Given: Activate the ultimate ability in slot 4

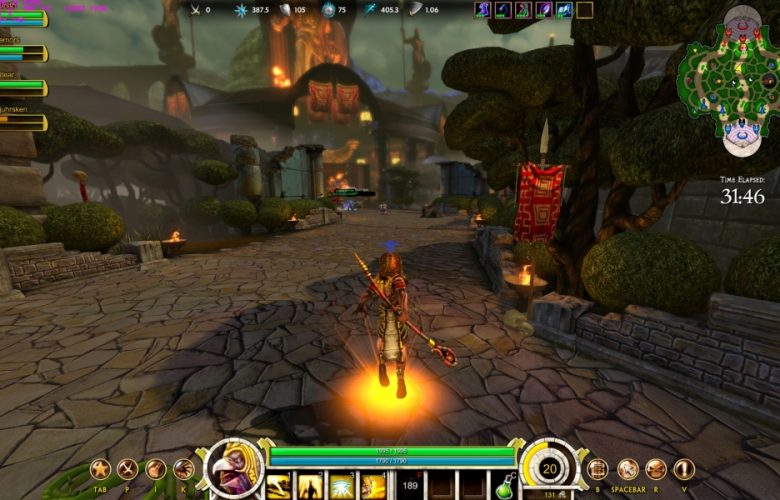Looking at the screenshot, I should pyautogui.click(x=374, y=486).
